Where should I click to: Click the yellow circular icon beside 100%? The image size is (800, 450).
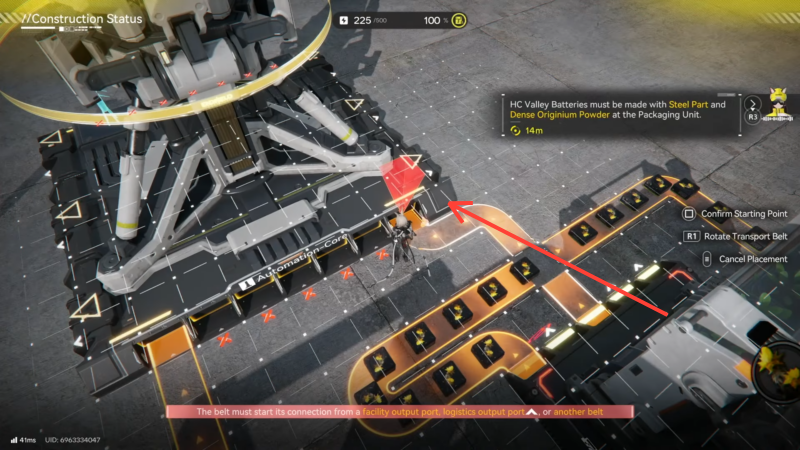pos(457,20)
